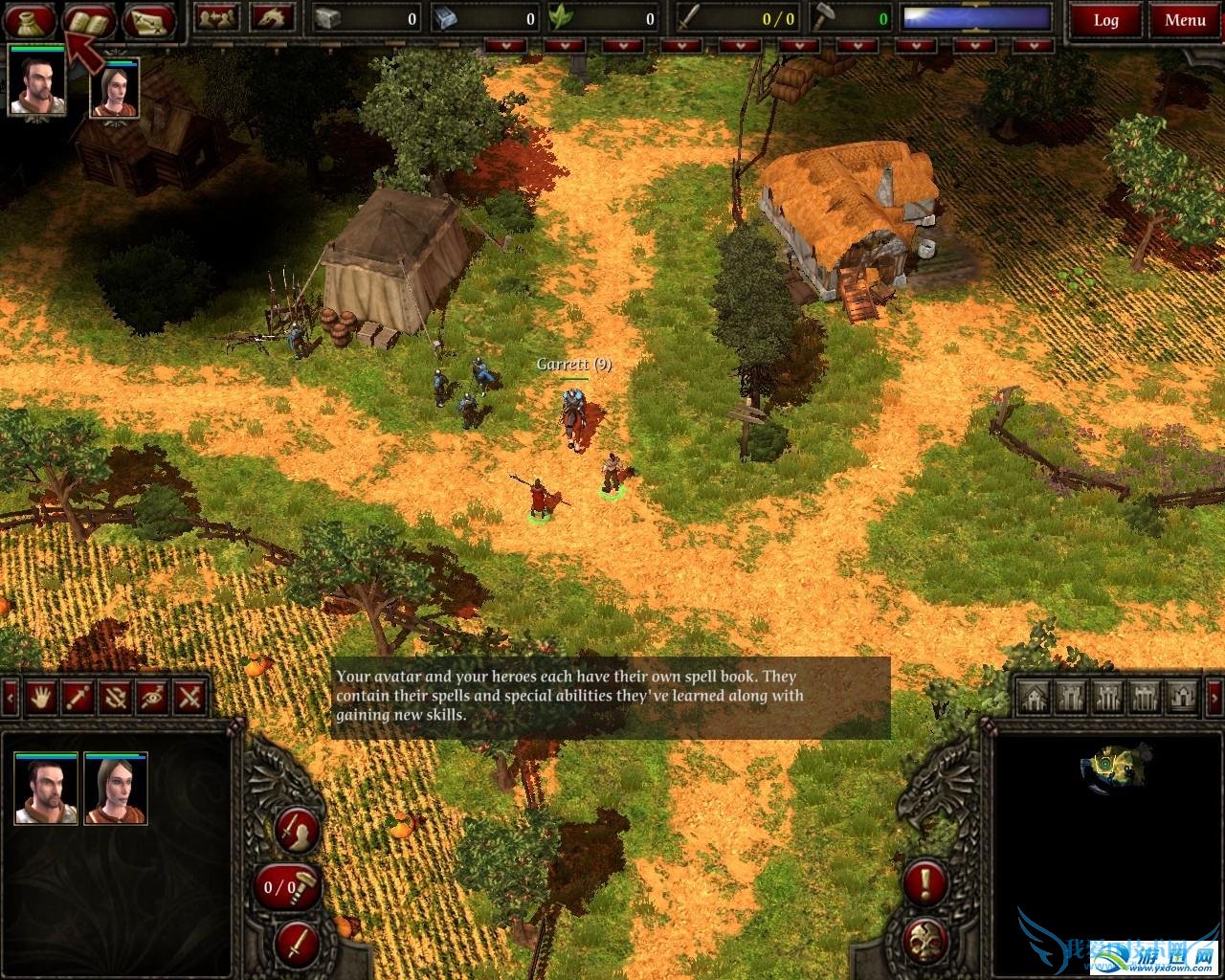The height and width of the screenshot is (980, 1225).
Task: Select the male avatar portrait under the top bar
Action: click(37, 81)
